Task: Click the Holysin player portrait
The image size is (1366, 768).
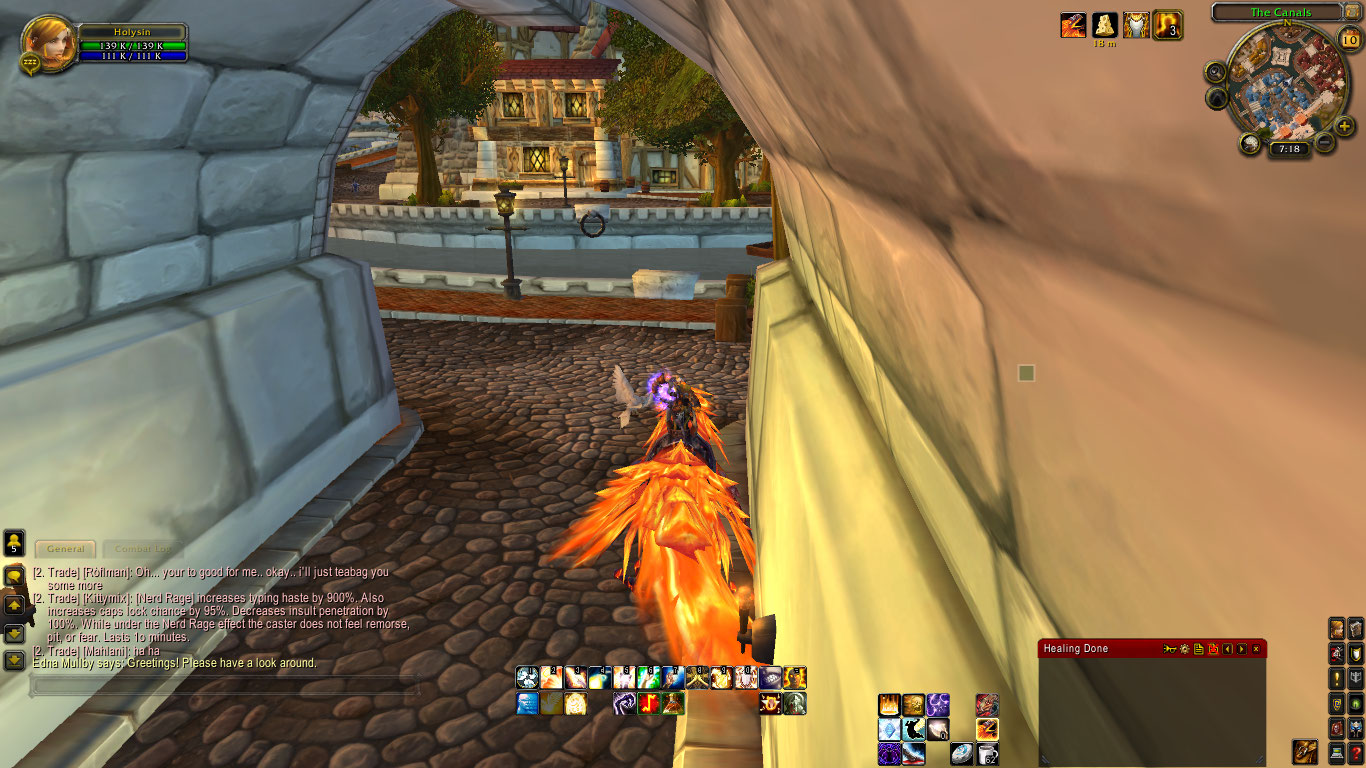Action: click(x=47, y=42)
